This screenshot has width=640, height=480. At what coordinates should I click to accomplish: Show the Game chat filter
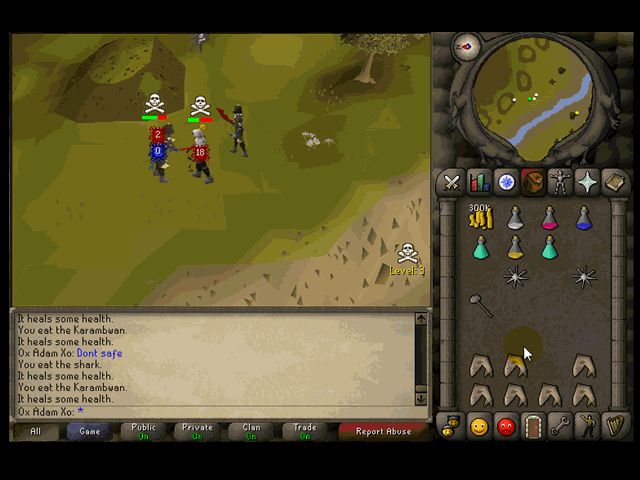tap(90, 431)
